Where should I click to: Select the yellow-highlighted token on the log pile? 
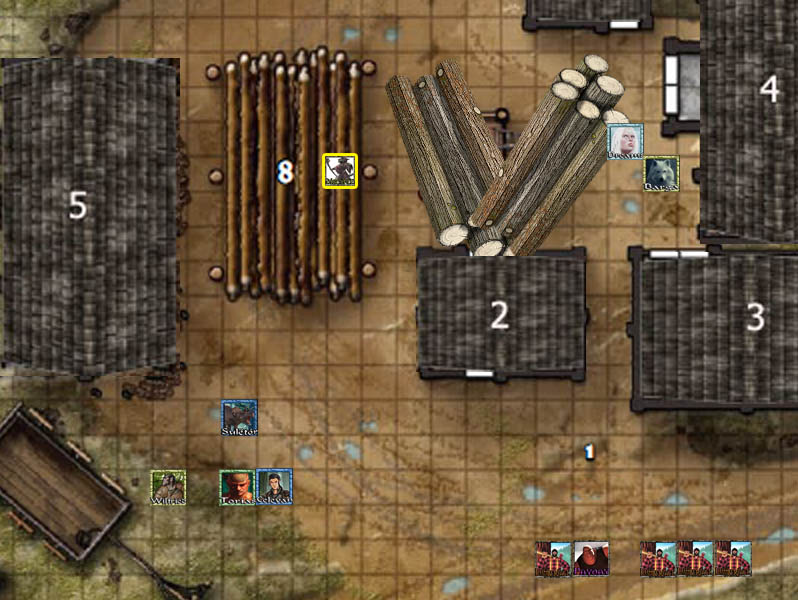coord(340,171)
